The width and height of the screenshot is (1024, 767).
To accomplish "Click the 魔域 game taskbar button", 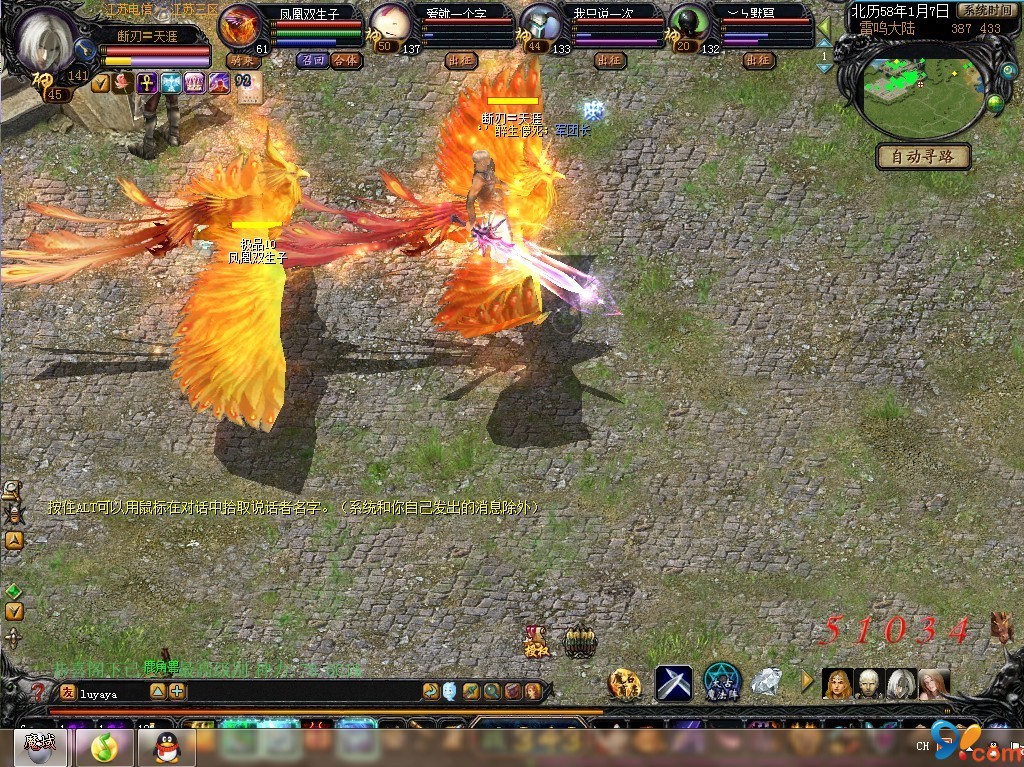I will pos(41,746).
